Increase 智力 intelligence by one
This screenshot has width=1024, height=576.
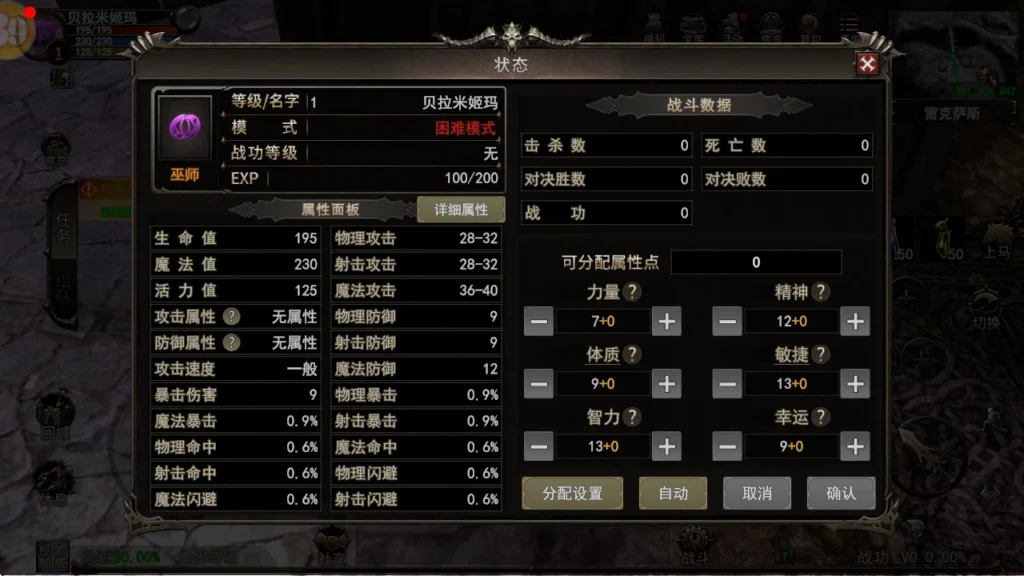coord(666,446)
